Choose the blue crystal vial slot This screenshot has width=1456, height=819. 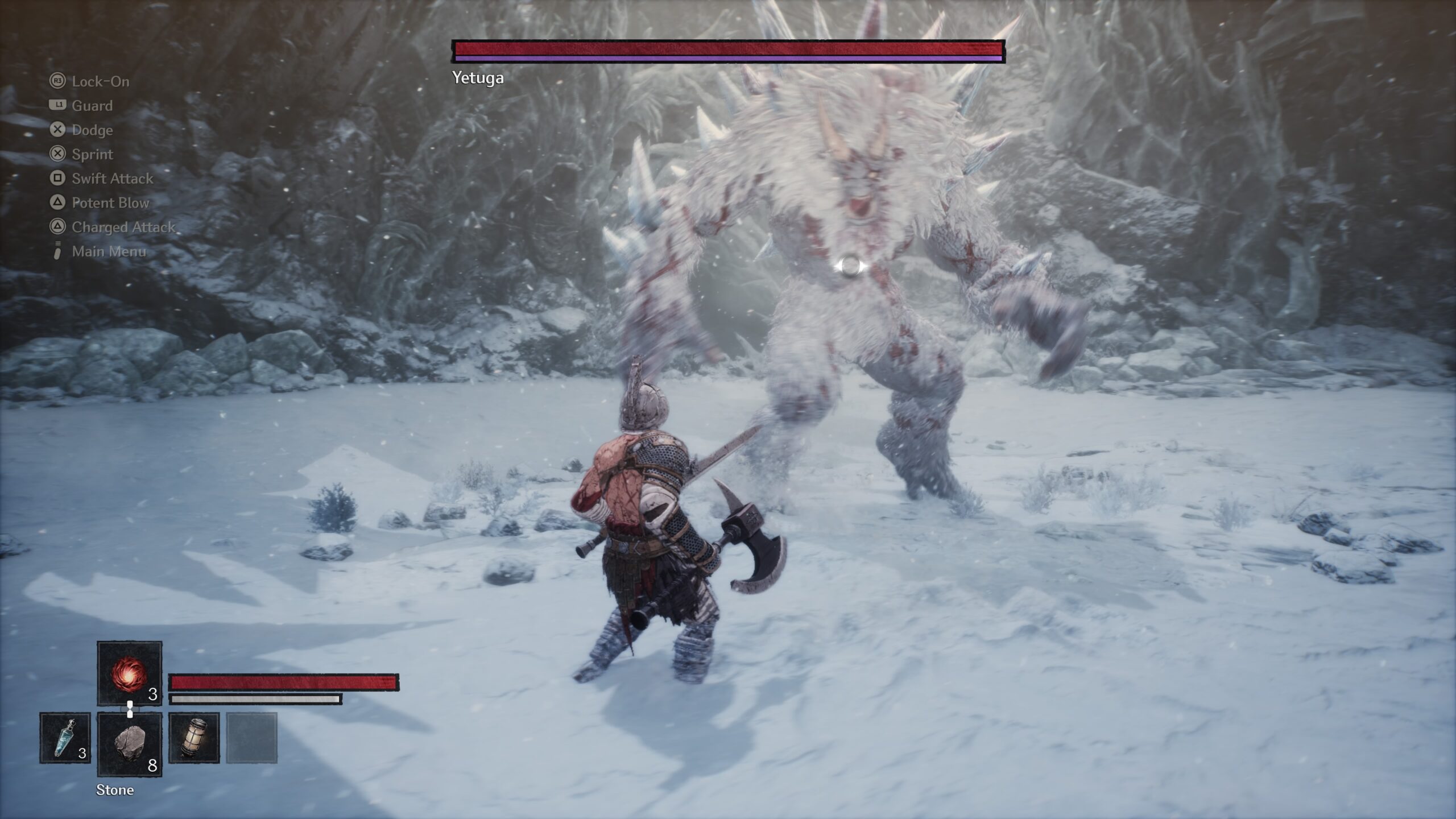65,738
